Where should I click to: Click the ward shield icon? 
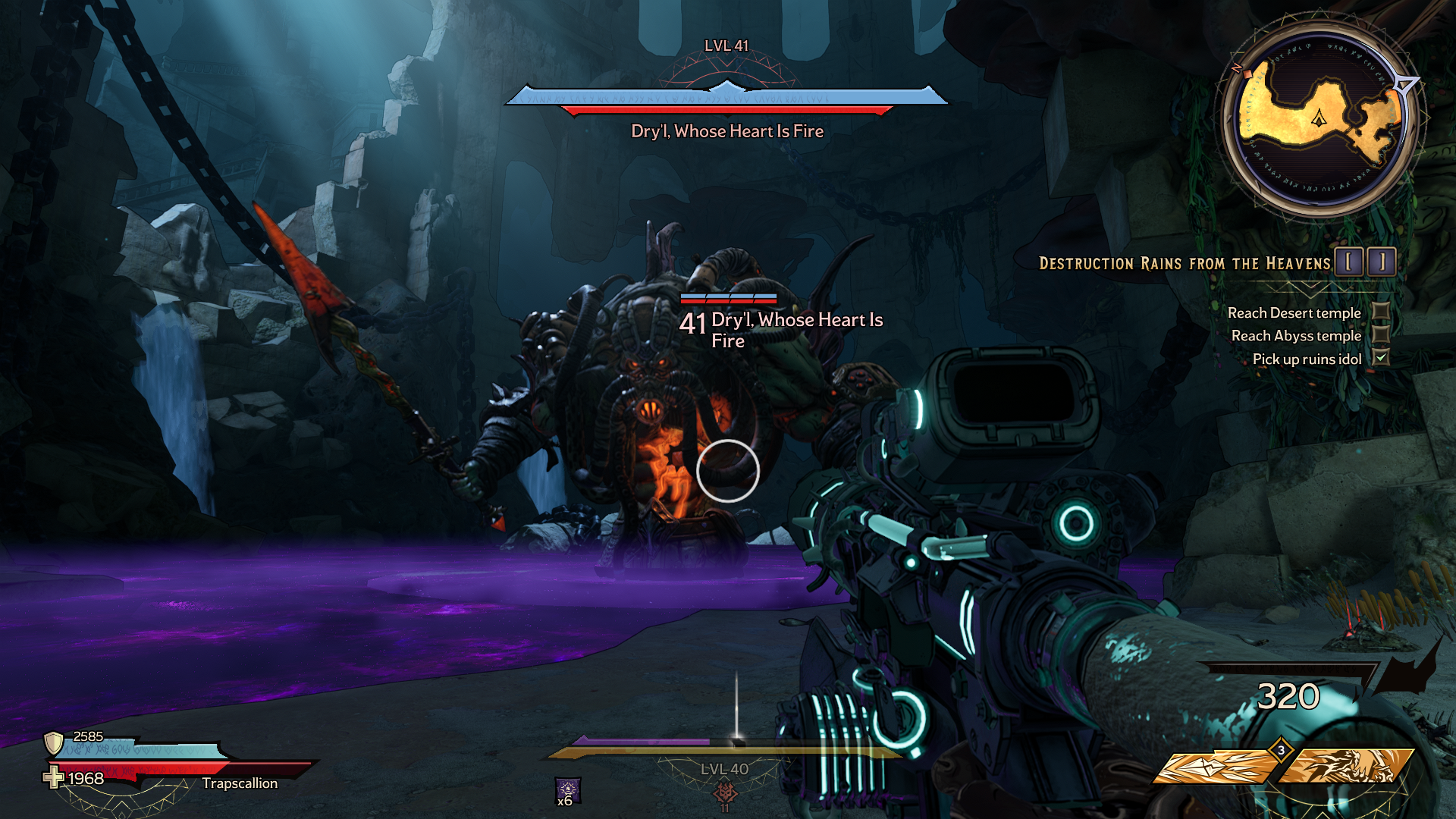(x=53, y=742)
